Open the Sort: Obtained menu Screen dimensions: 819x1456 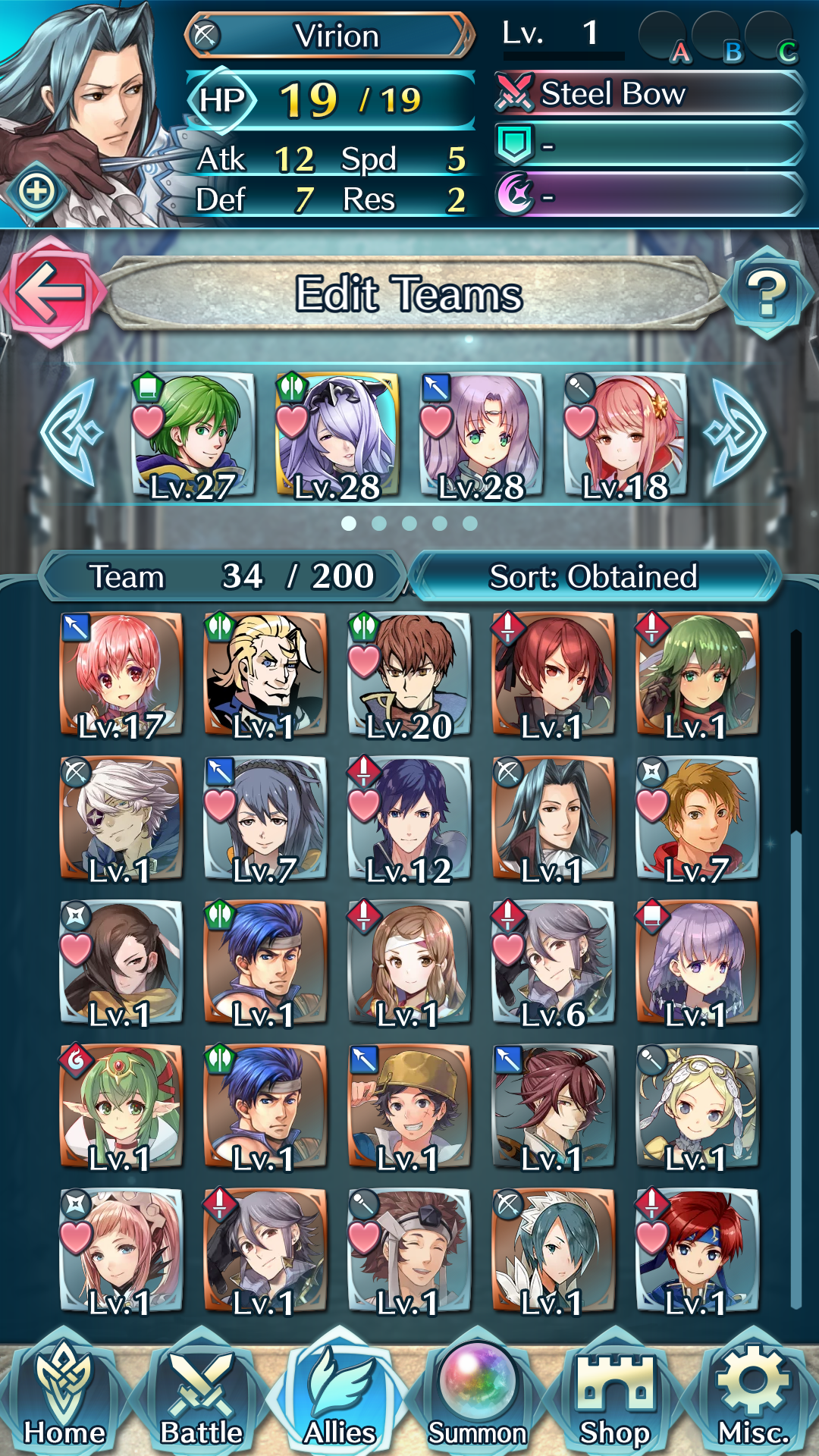pyautogui.click(x=593, y=576)
